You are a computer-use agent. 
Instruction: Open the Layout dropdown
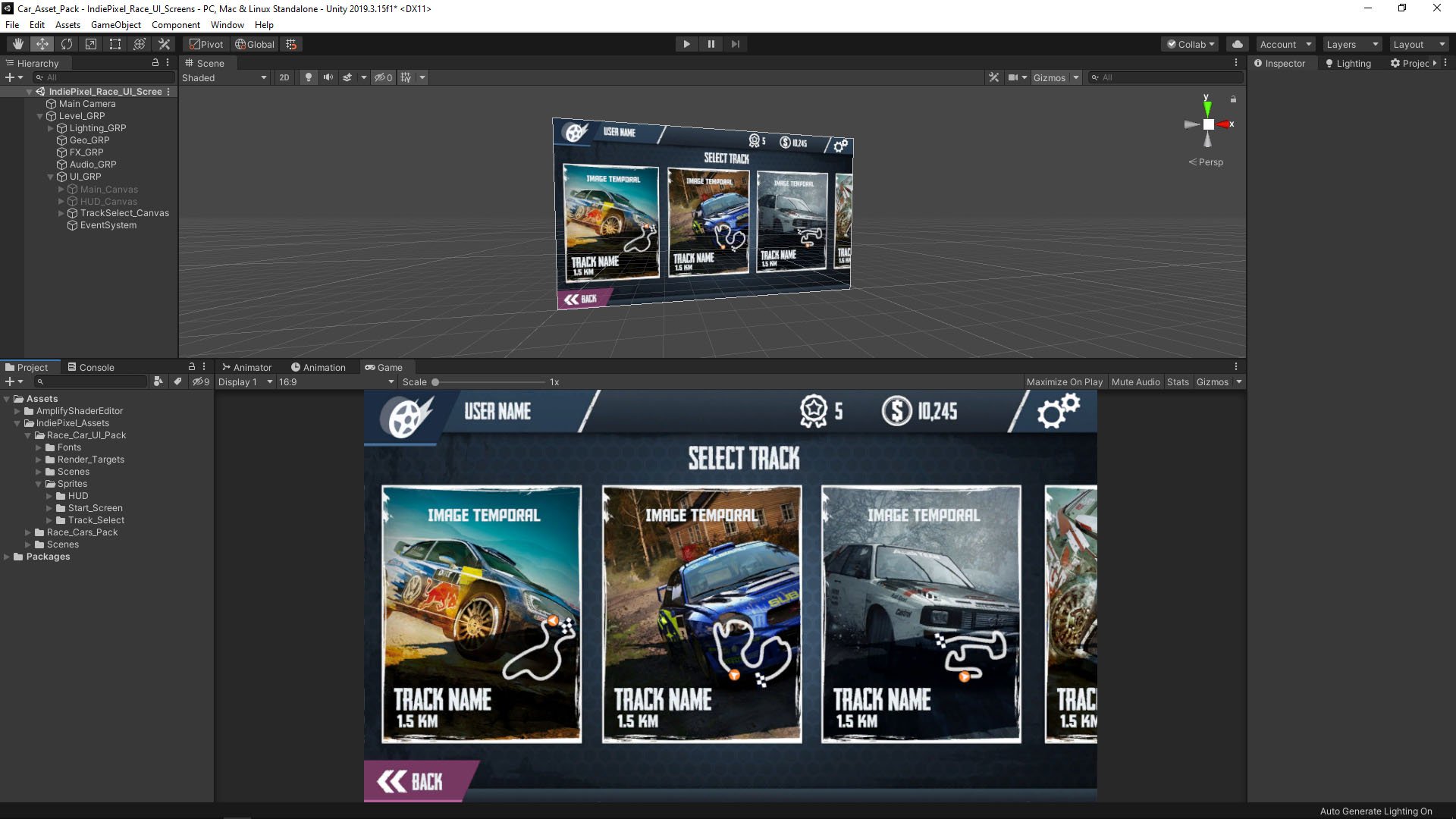(1419, 44)
